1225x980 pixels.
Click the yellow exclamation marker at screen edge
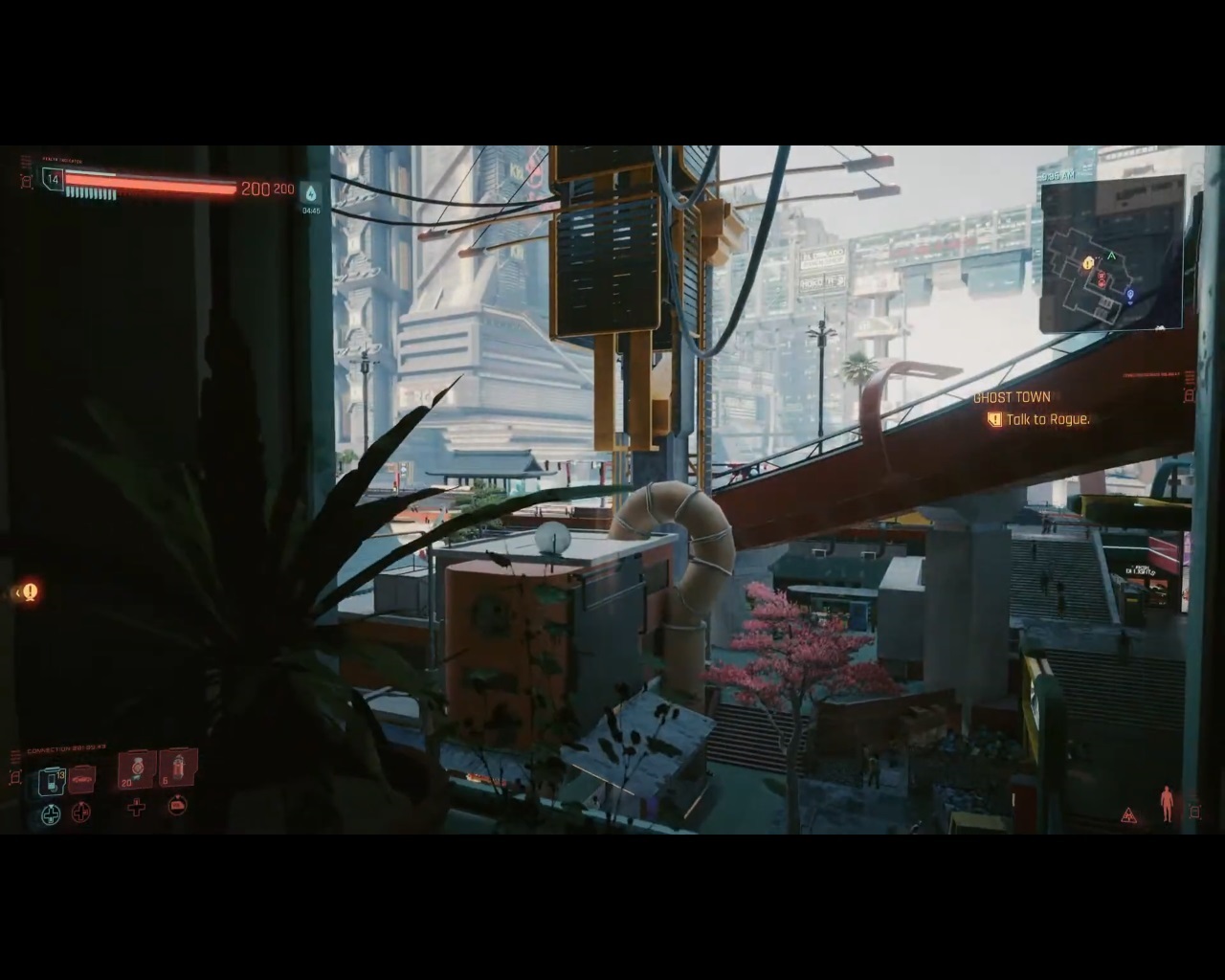pos(30,592)
